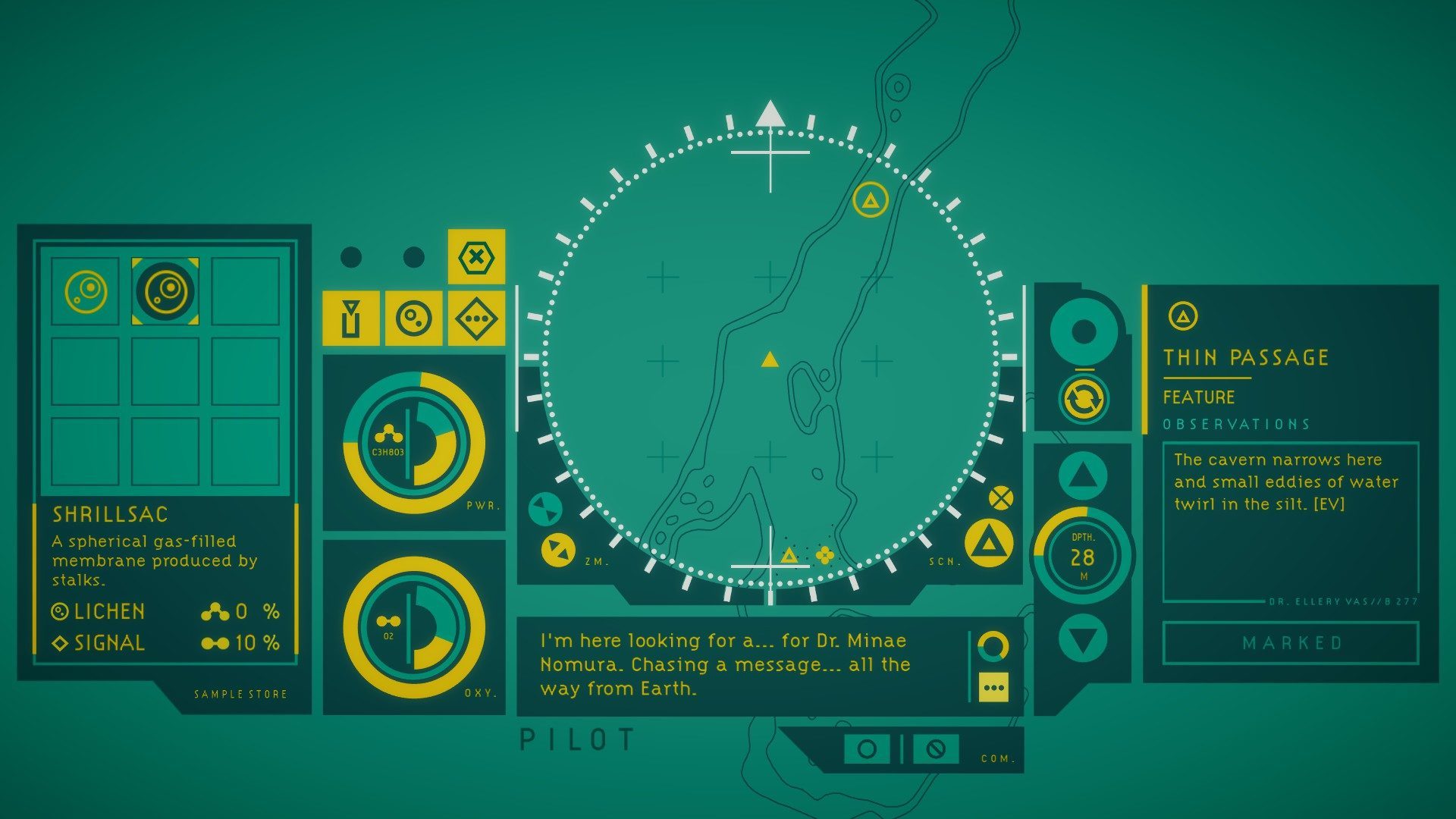
Task: Activate the sample probe tool button
Action: pyautogui.click(x=350, y=318)
